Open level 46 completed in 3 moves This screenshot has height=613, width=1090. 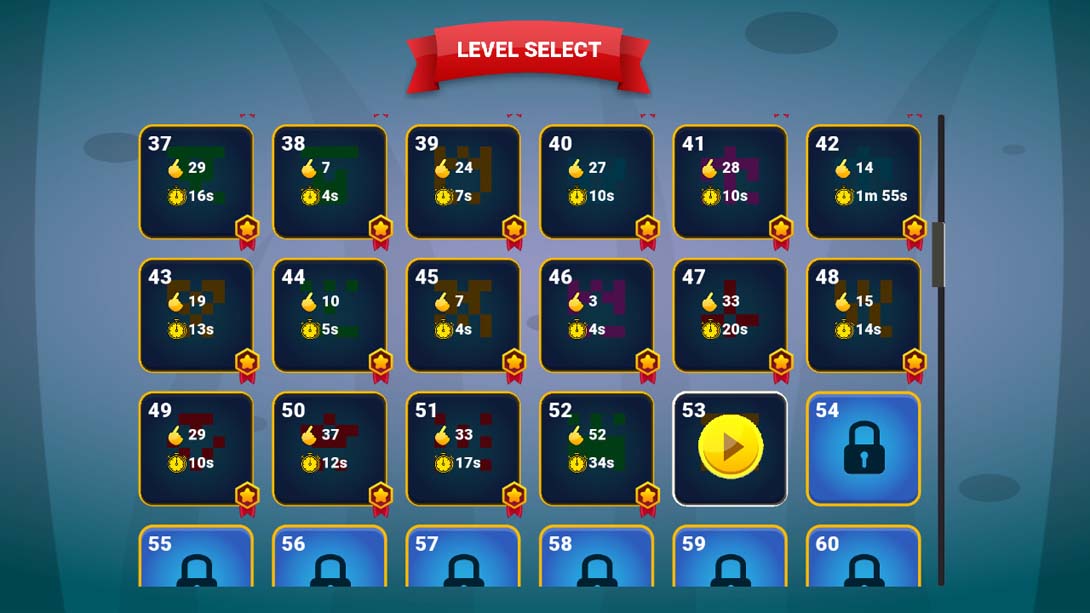click(596, 316)
